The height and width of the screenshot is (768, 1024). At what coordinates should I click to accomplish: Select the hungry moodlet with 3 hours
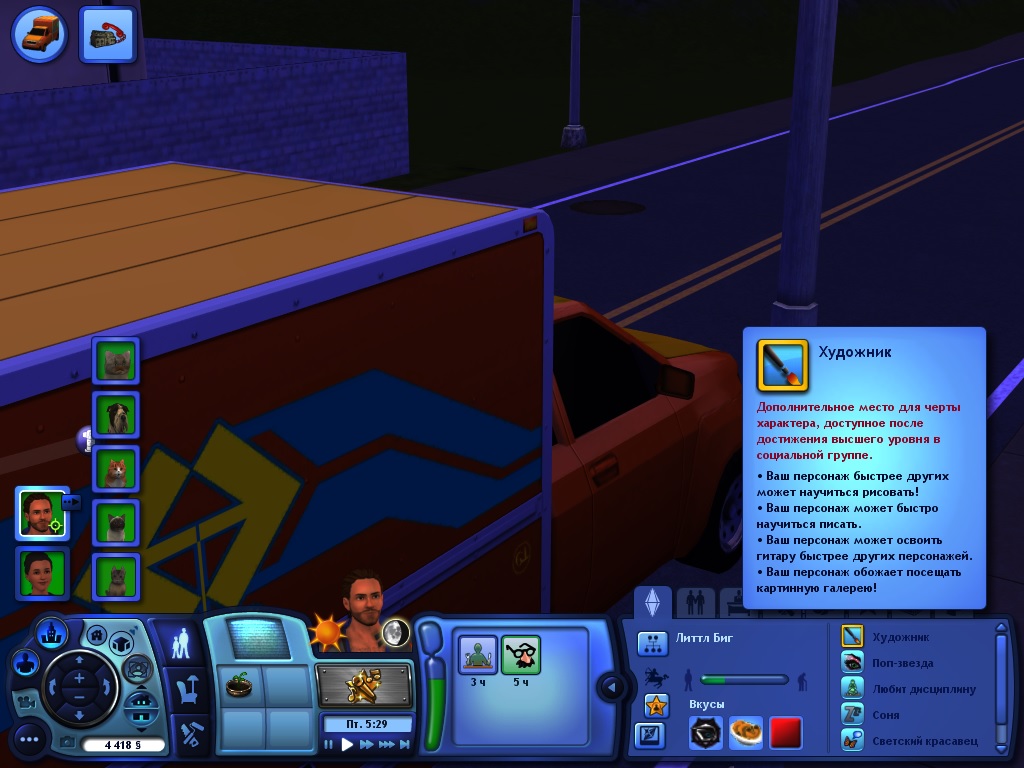[477, 655]
